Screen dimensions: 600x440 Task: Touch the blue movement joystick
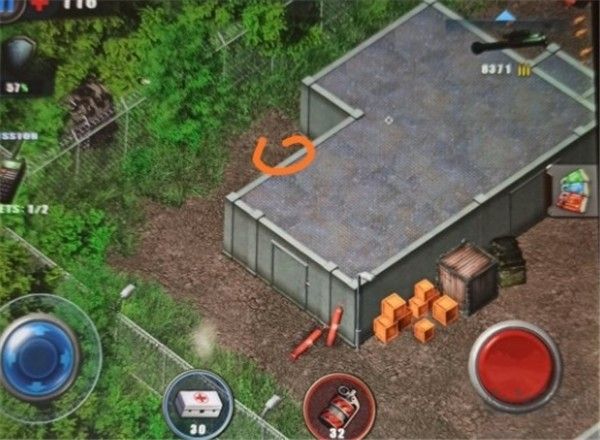point(40,356)
